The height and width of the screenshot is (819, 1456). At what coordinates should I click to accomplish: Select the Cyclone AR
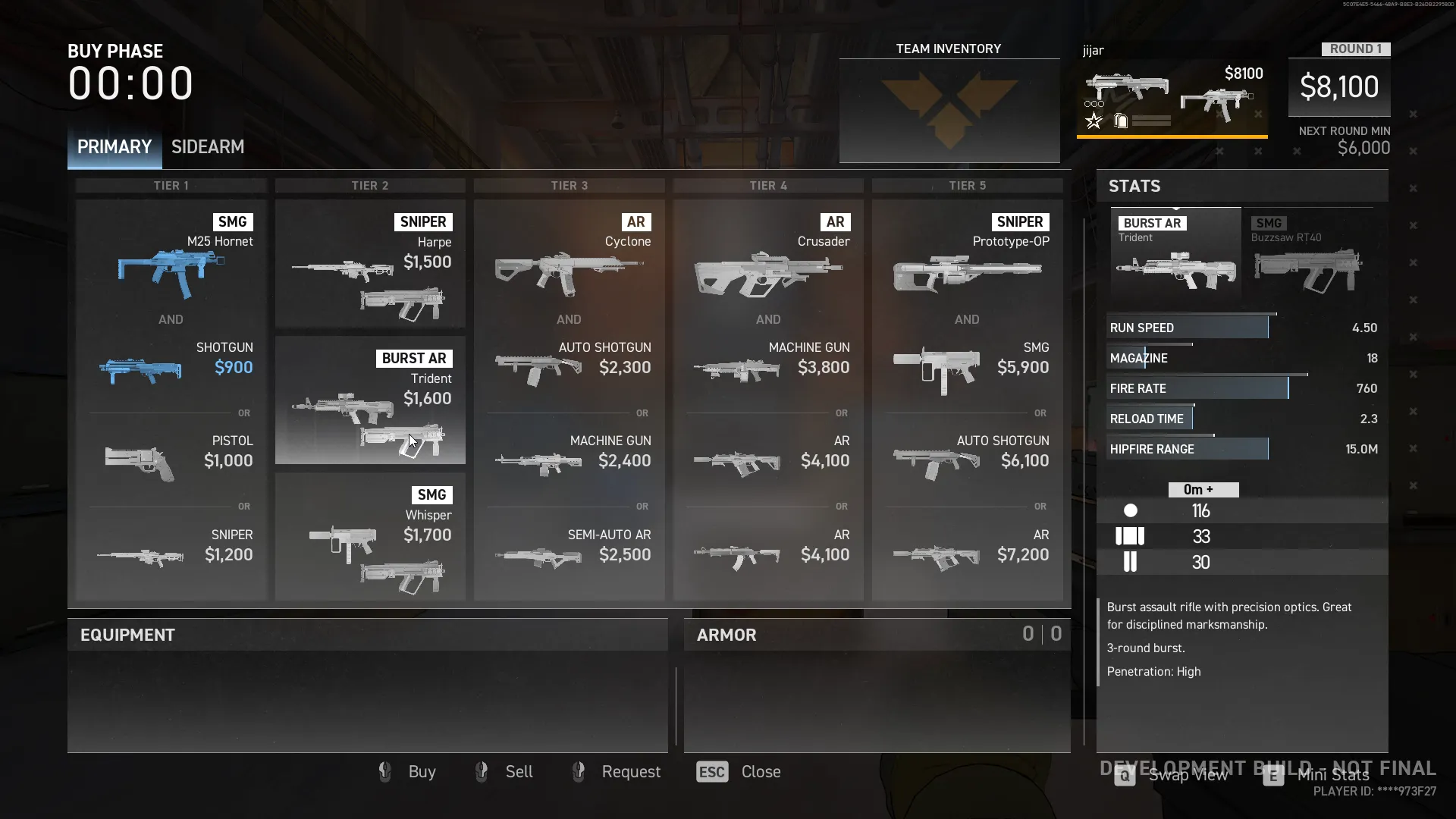(x=569, y=262)
